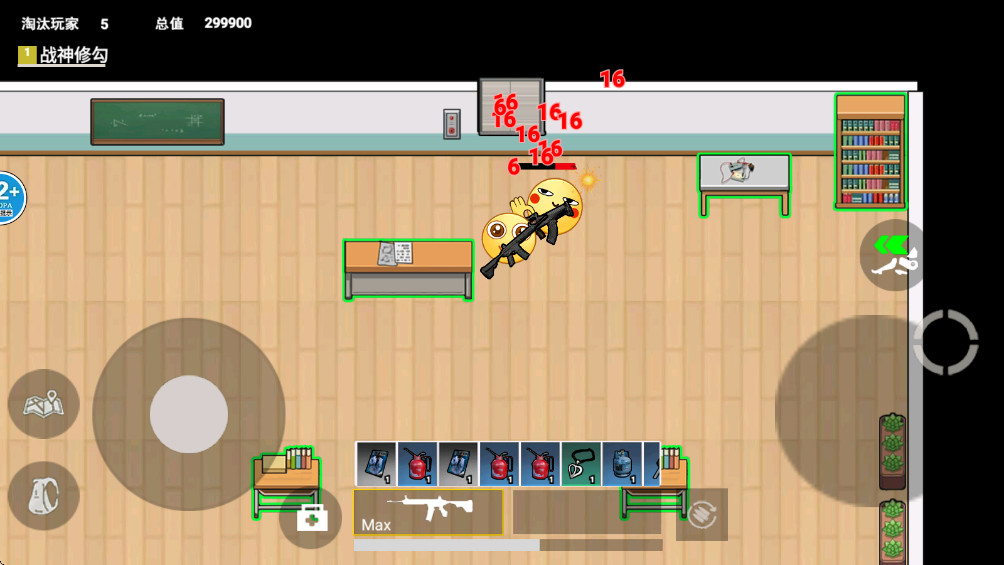1004x565 pixels.
Task: Use the medkit heal button
Action: coord(311,517)
